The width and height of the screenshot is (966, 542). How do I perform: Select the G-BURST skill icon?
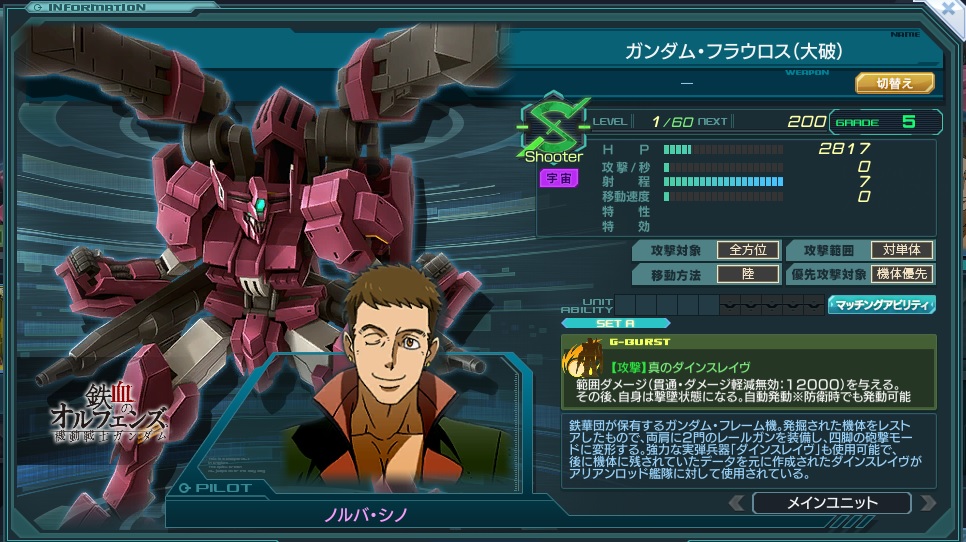[x=583, y=359]
